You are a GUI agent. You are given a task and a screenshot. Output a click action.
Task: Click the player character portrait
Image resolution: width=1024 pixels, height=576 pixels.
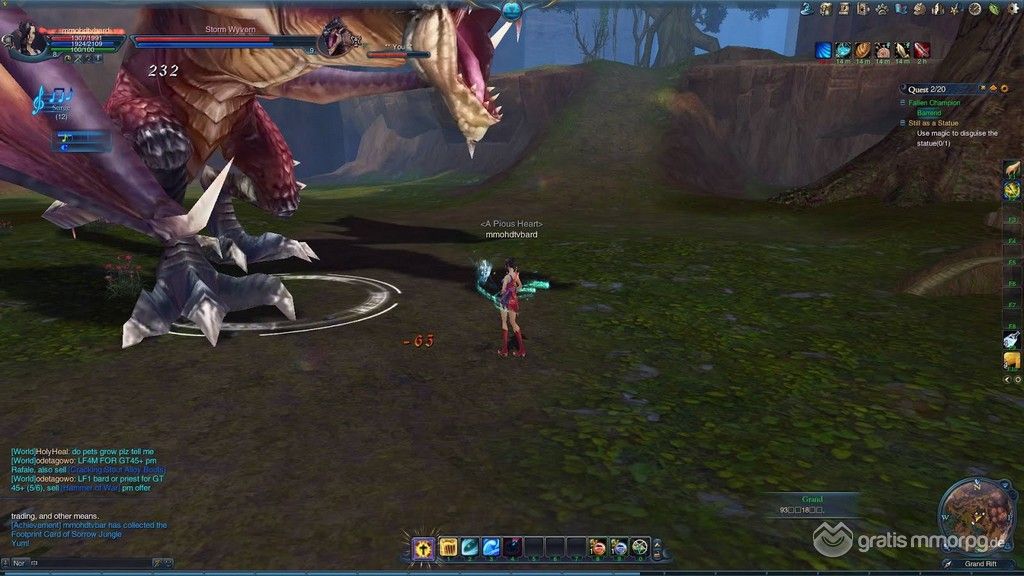click(x=24, y=40)
